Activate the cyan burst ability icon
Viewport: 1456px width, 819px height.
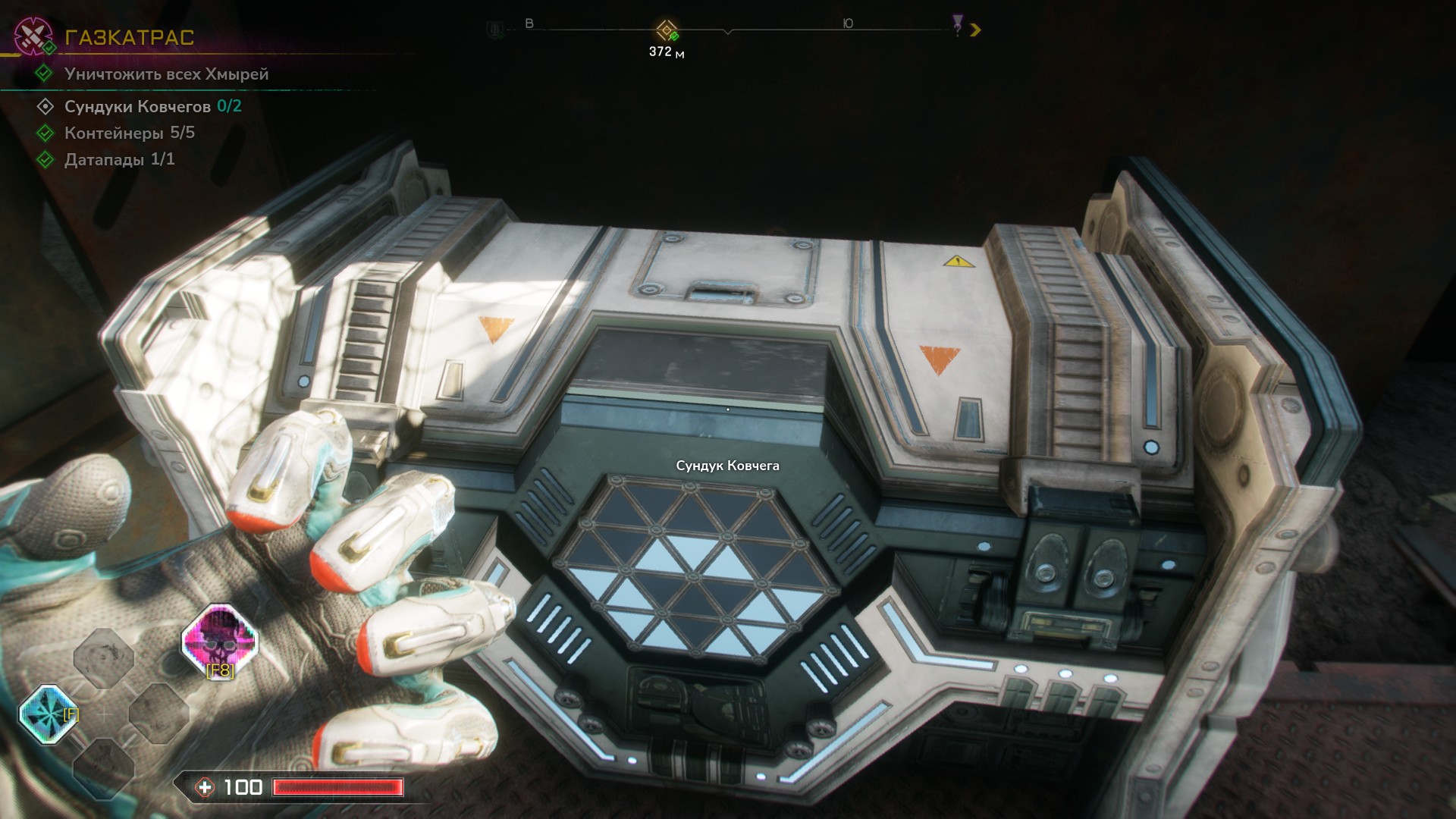pyautogui.click(x=48, y=714)
